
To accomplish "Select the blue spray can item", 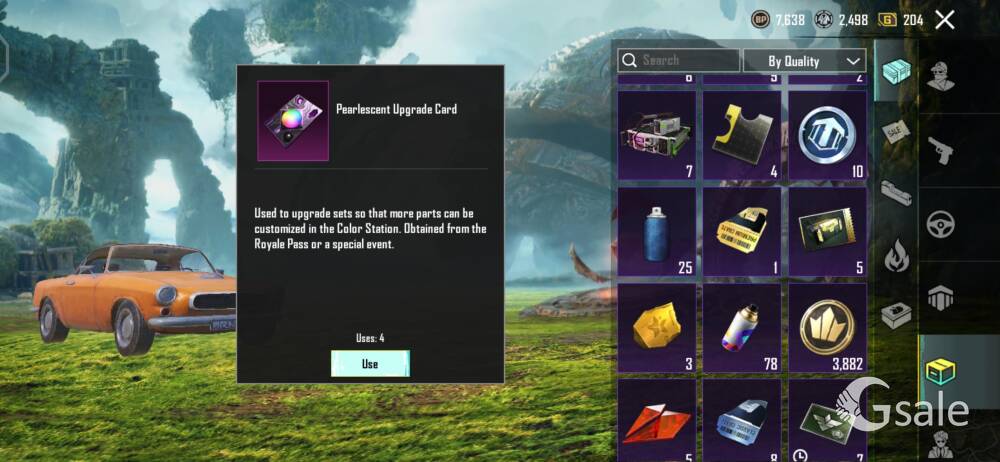I will pyautogui.click(x=656, y=231).
